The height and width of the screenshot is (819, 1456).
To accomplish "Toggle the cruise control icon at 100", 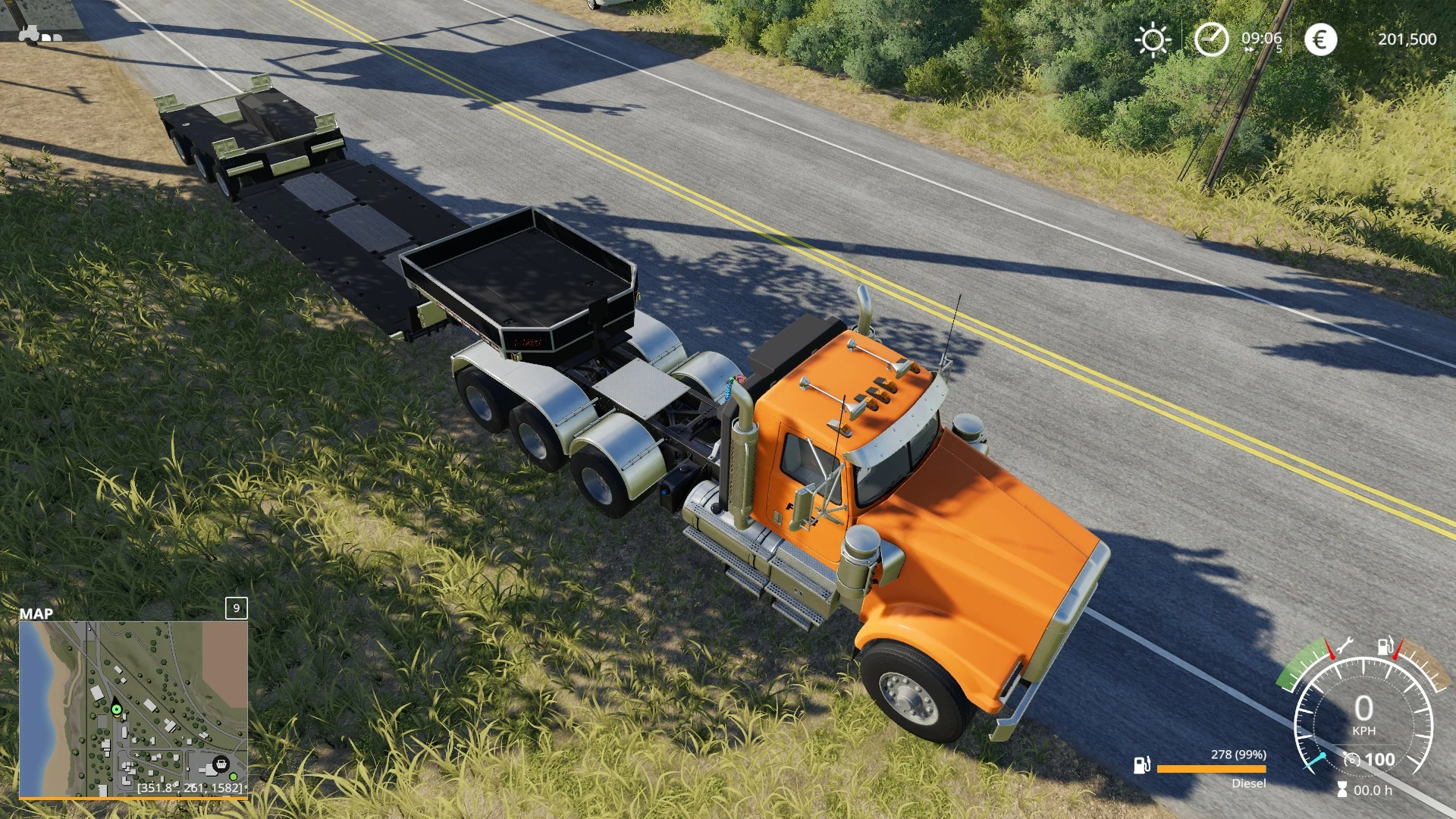I will pos(1351,760).
